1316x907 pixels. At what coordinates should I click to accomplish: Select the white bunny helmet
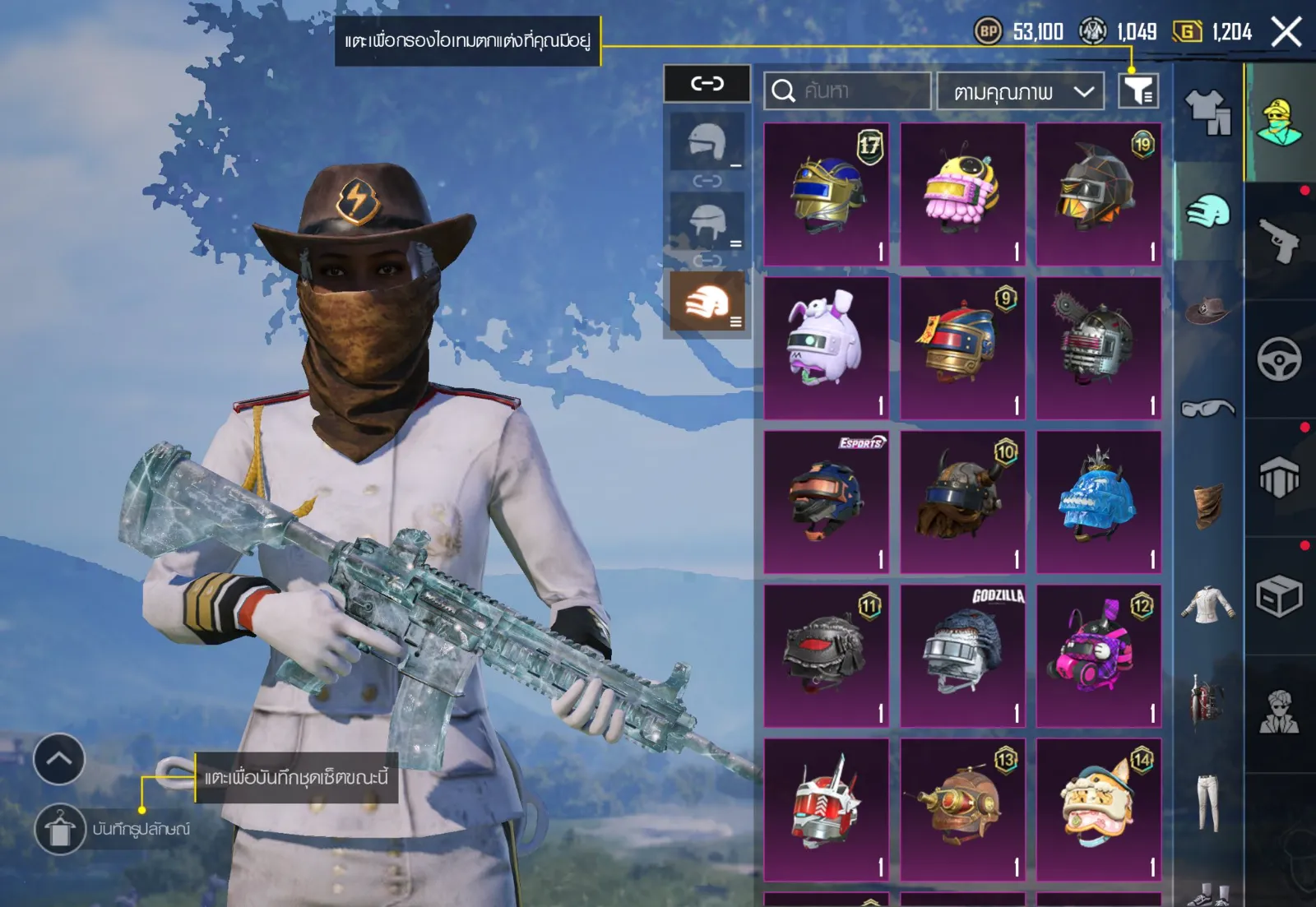pyautogui.click(x=826, y=348)
